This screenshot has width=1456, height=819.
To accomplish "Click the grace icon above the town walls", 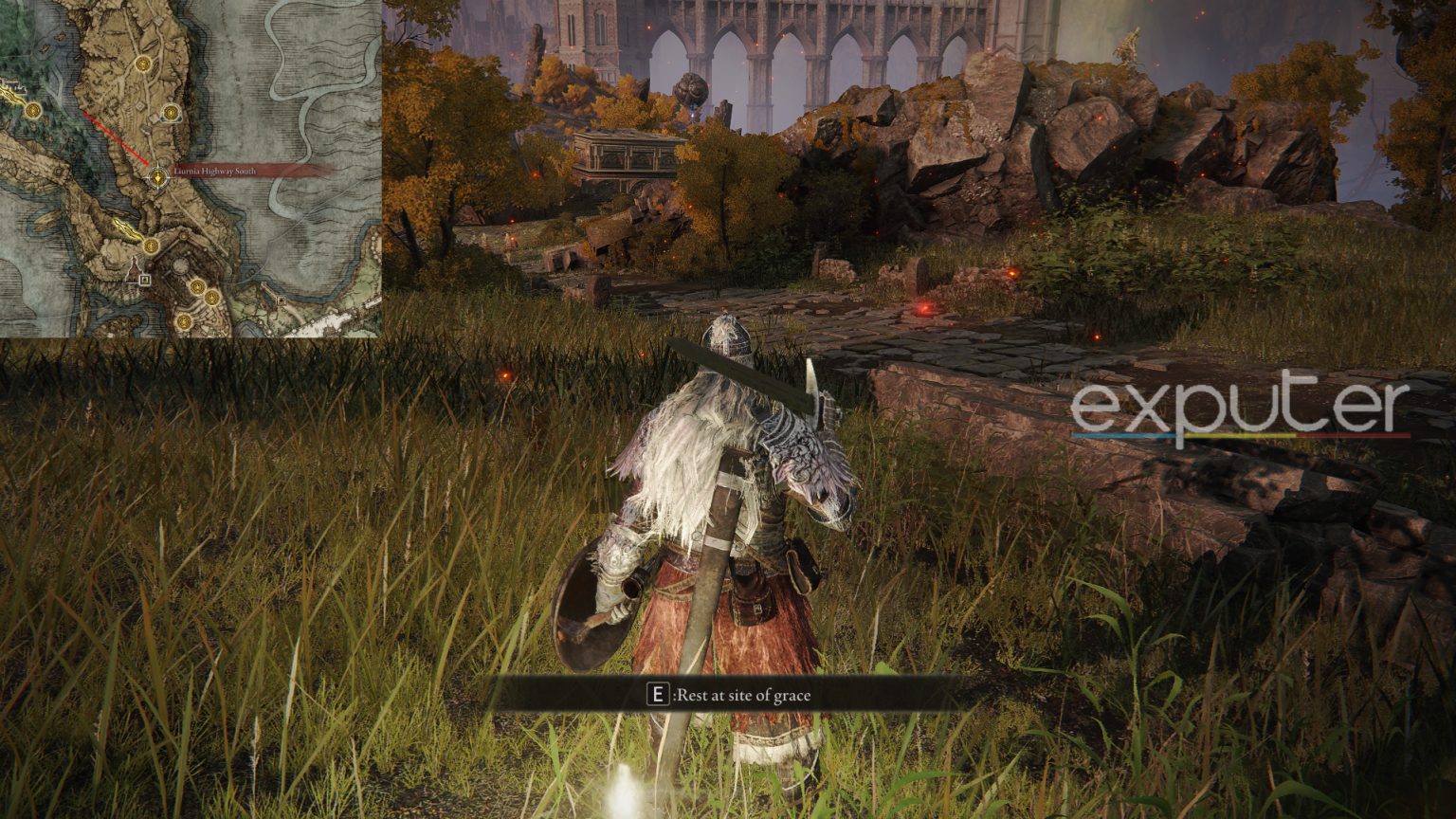I will click(150, 246).
